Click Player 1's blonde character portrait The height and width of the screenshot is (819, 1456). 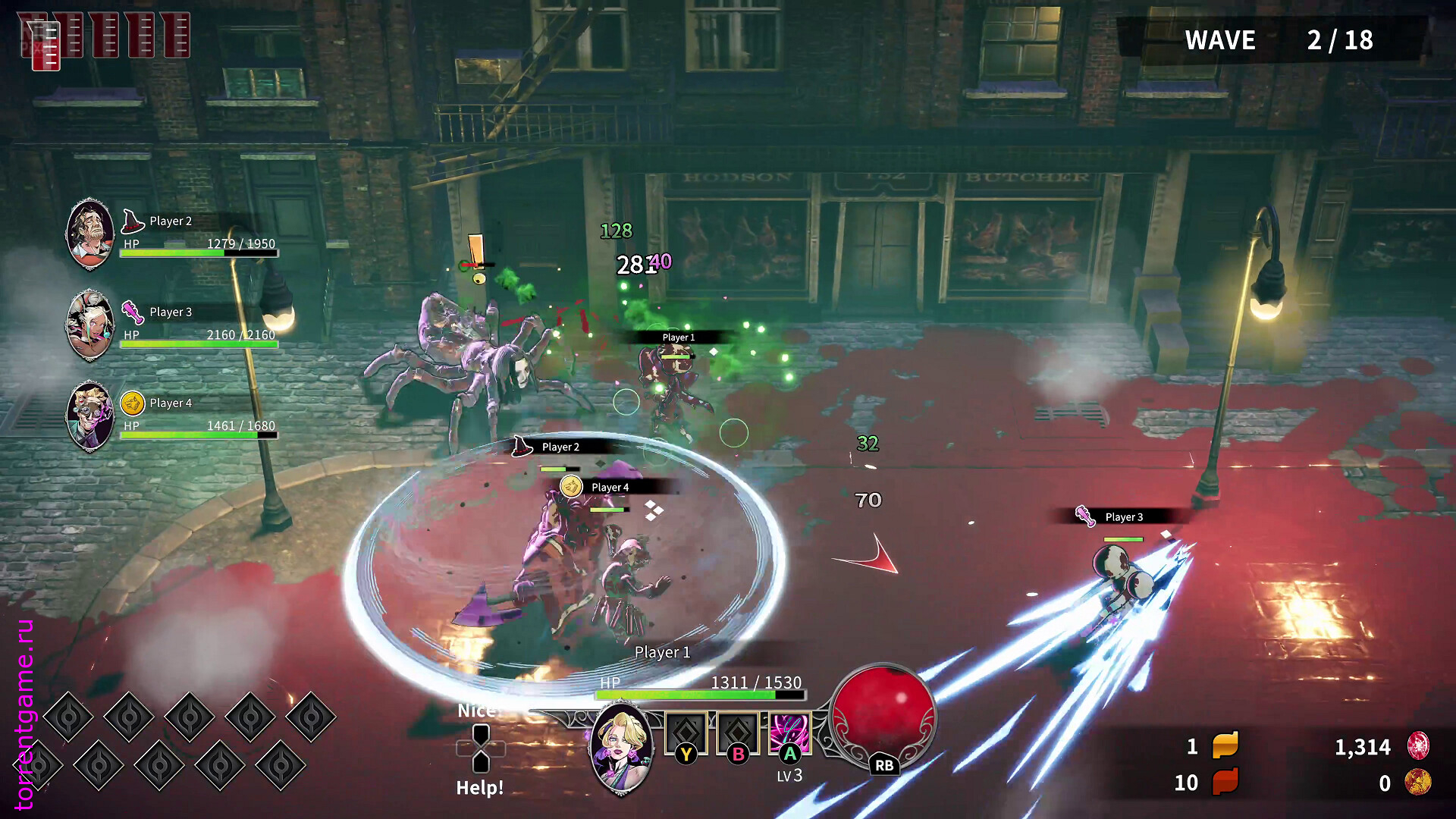click(x=622, y=747)
